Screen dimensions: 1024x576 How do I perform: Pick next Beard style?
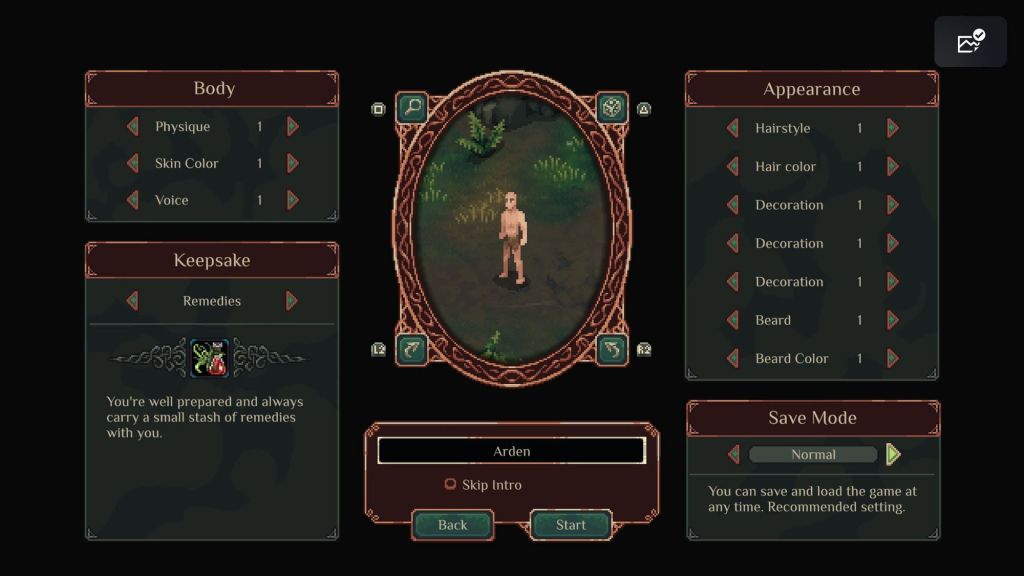pos(893,320)
